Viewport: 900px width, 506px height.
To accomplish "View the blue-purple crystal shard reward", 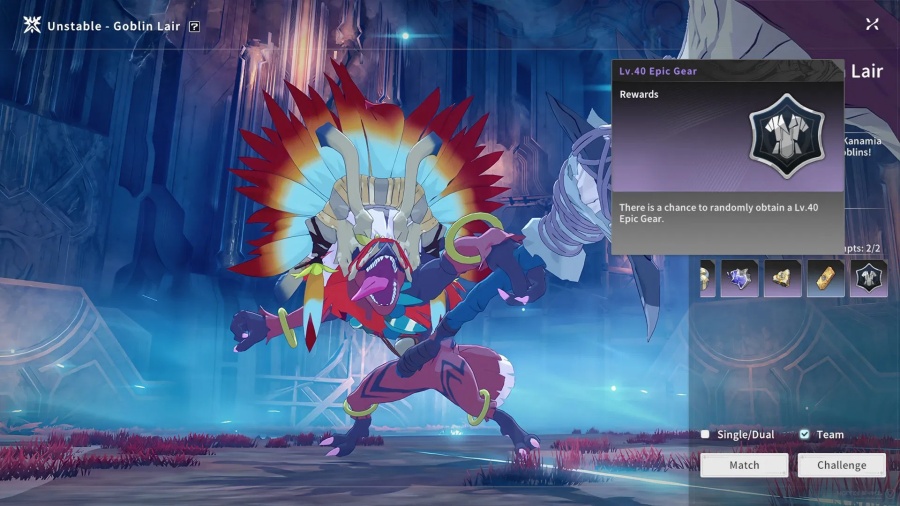I will click(x=739, y=279).
